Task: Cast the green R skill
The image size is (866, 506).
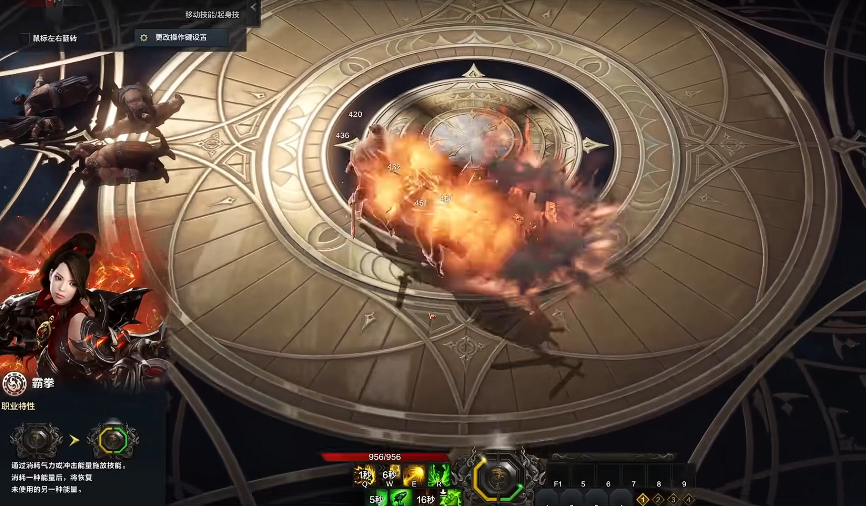Action: click(437, 476)
